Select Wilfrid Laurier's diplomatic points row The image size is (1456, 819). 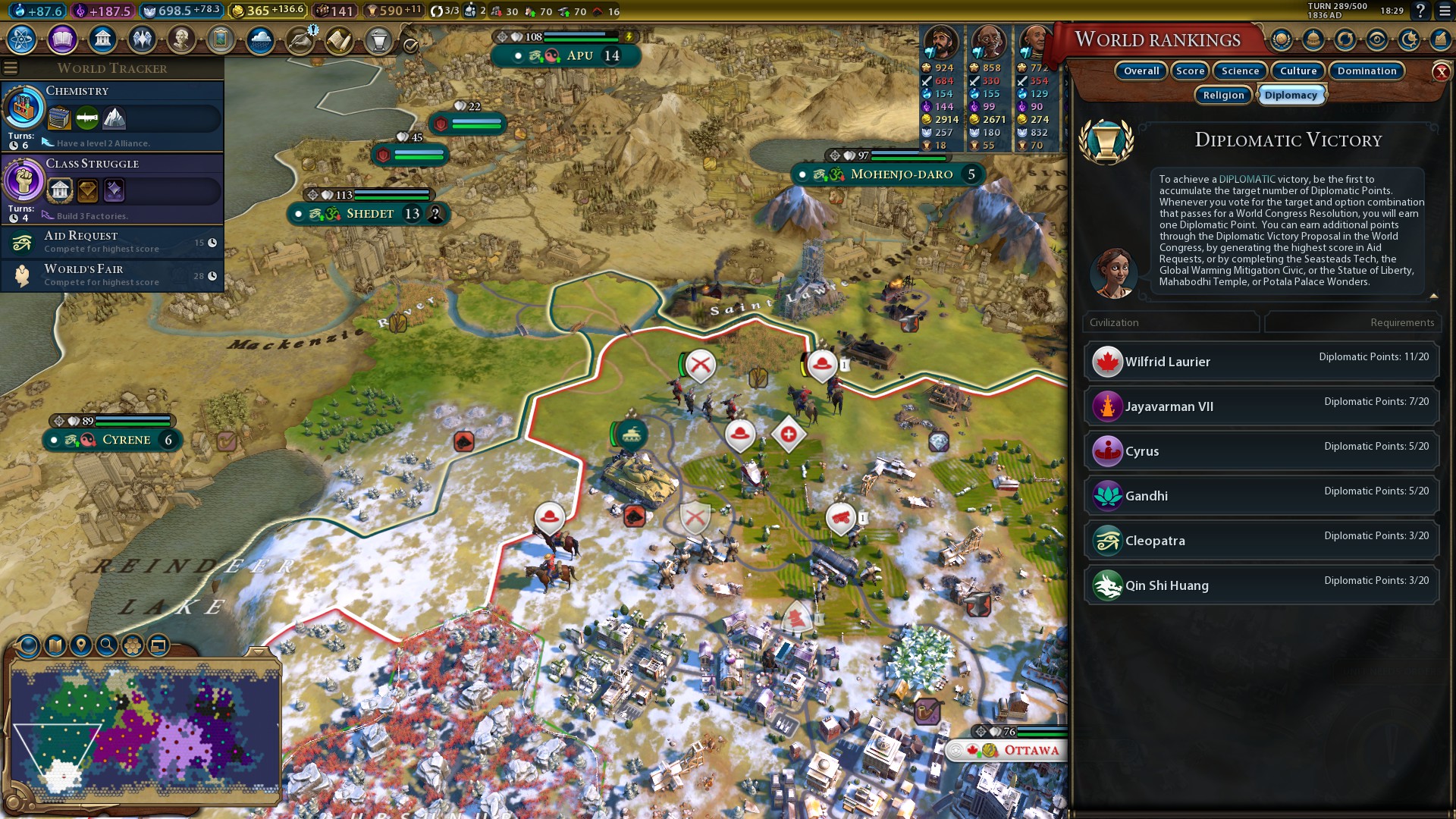click(x=1261, y=362)
